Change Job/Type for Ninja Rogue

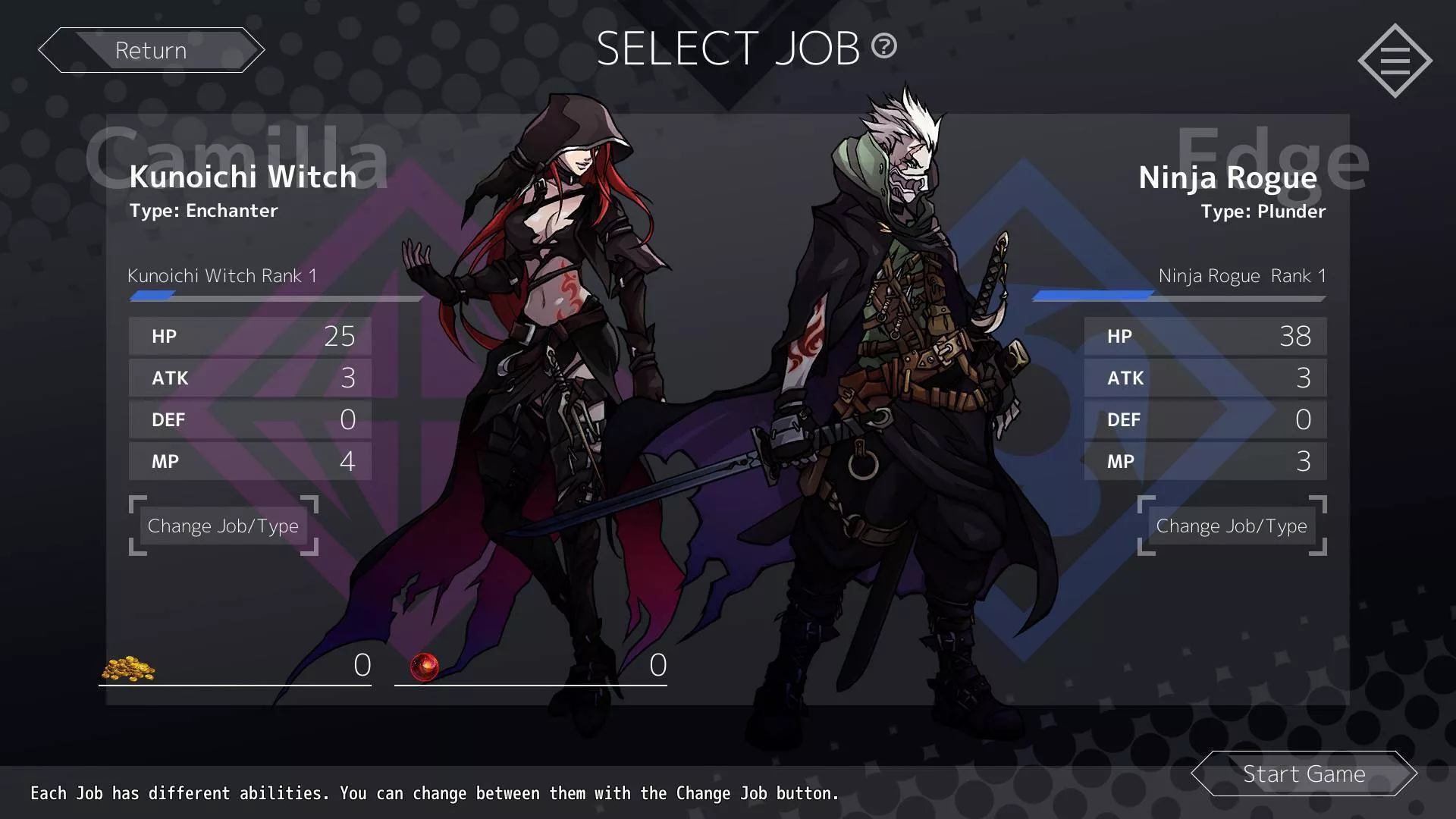[1232, 526]
